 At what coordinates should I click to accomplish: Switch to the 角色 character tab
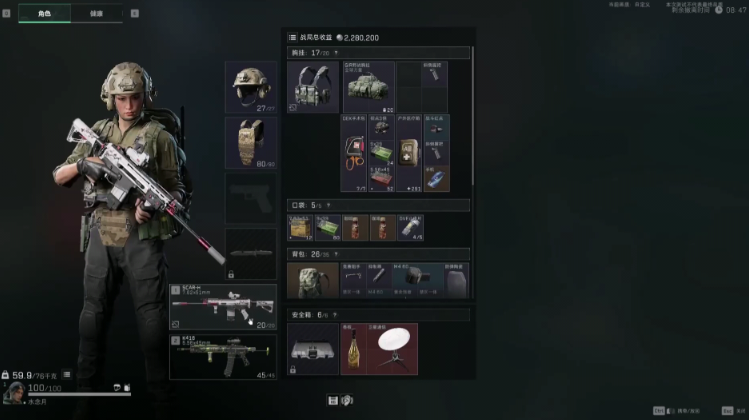click(44, 14)
